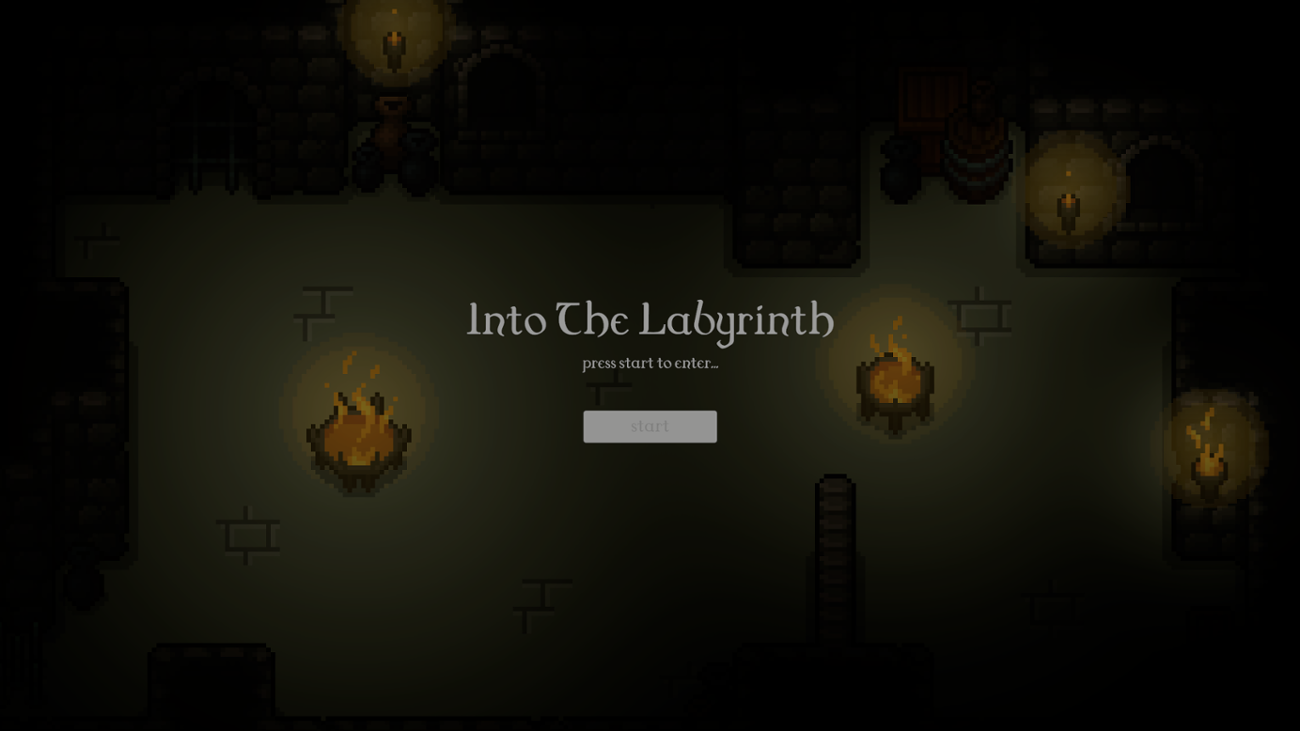Screen dimensions: 1300x731
Task: Select the red striped barrel sprite
Action: coord(978,150)
